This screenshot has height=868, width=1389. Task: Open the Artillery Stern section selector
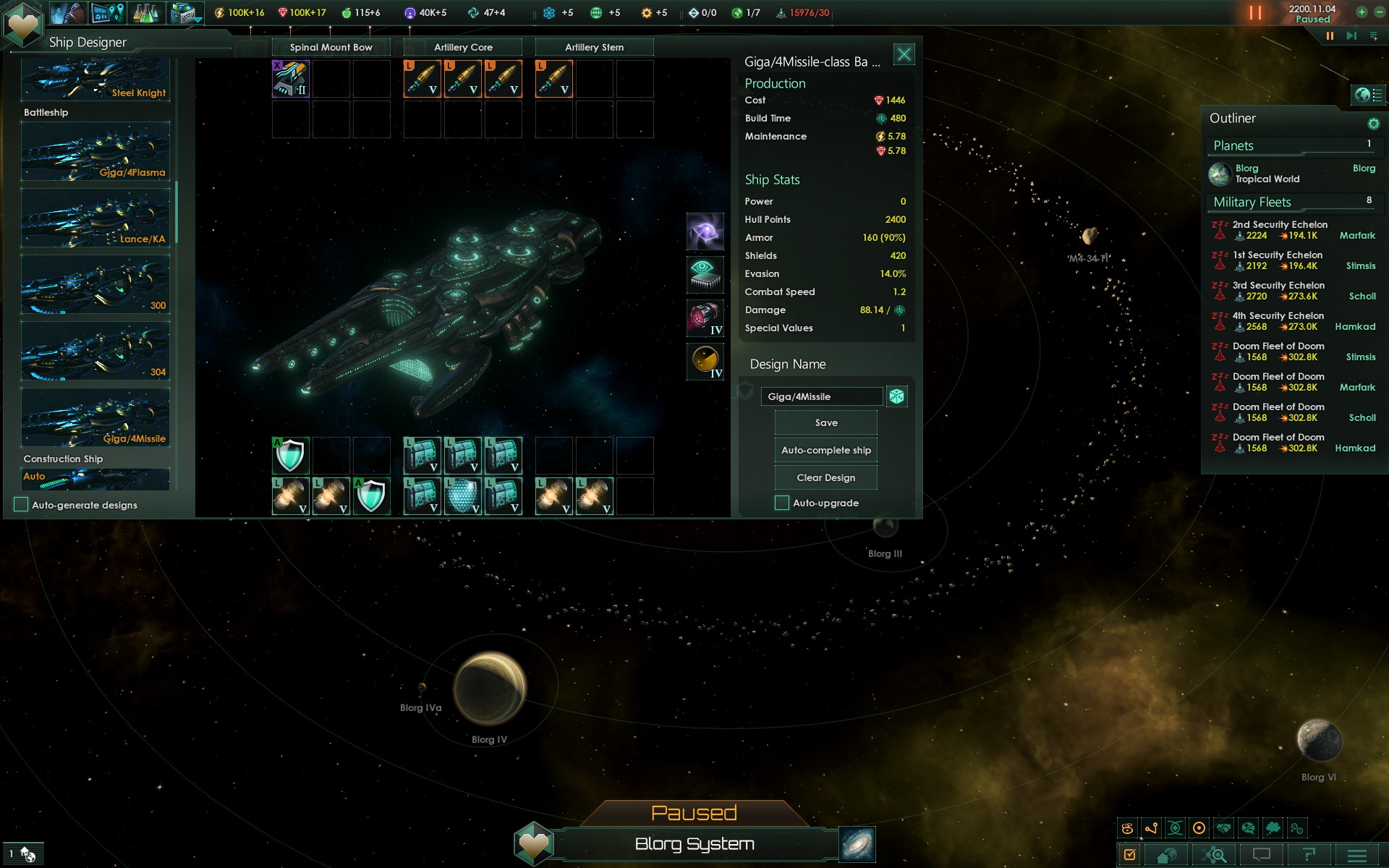coord(594,48)
